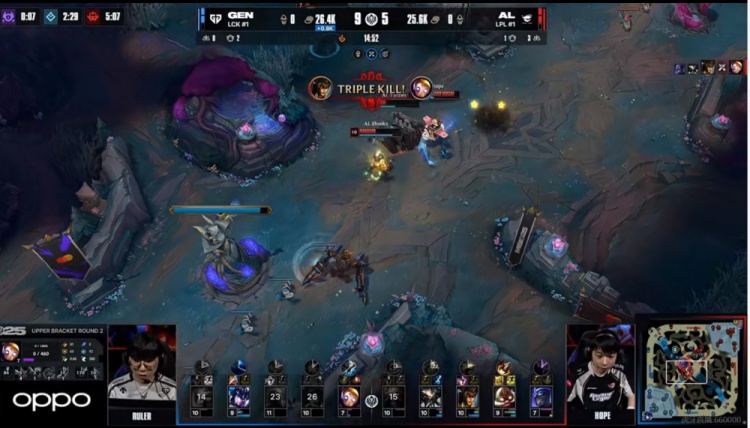
Task: Select the dead champion portrait showing 26
Action: point(313,394)
